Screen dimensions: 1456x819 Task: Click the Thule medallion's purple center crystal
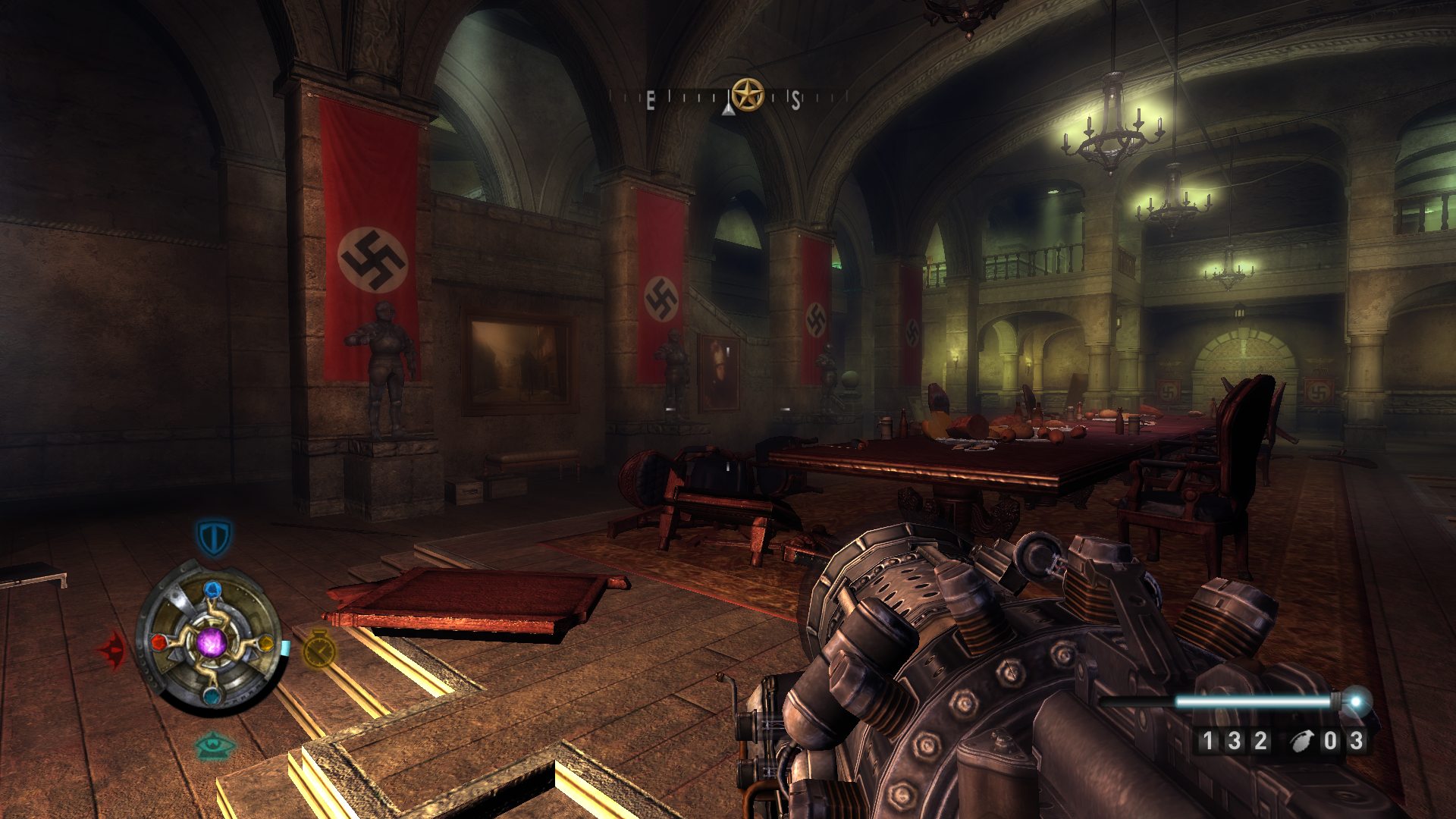[x=212, y=643]
